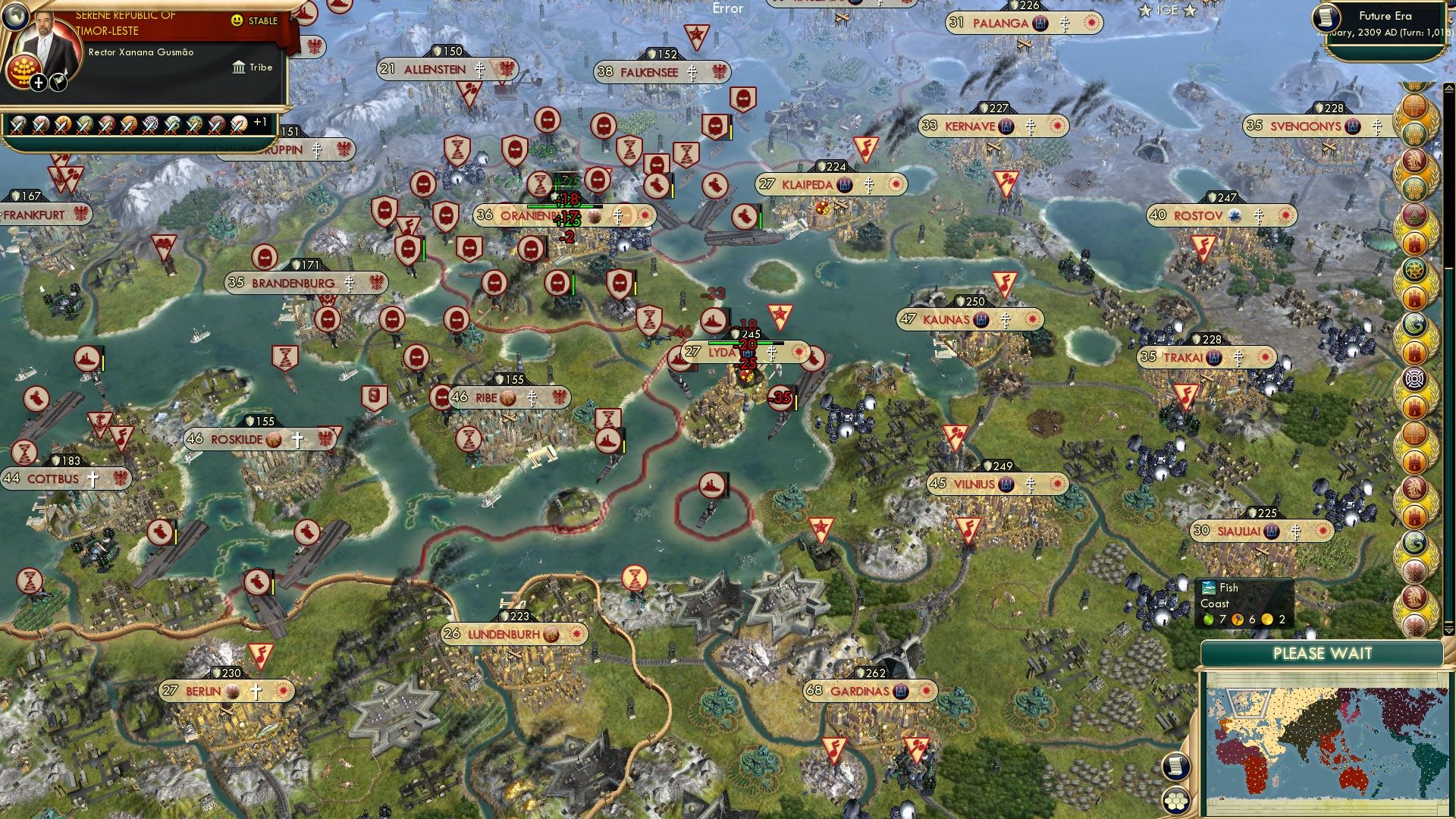Click the PLEASE WAIT banner
The width and height of the screenshot is (1456, 819).
click(x=1323, y=653)
